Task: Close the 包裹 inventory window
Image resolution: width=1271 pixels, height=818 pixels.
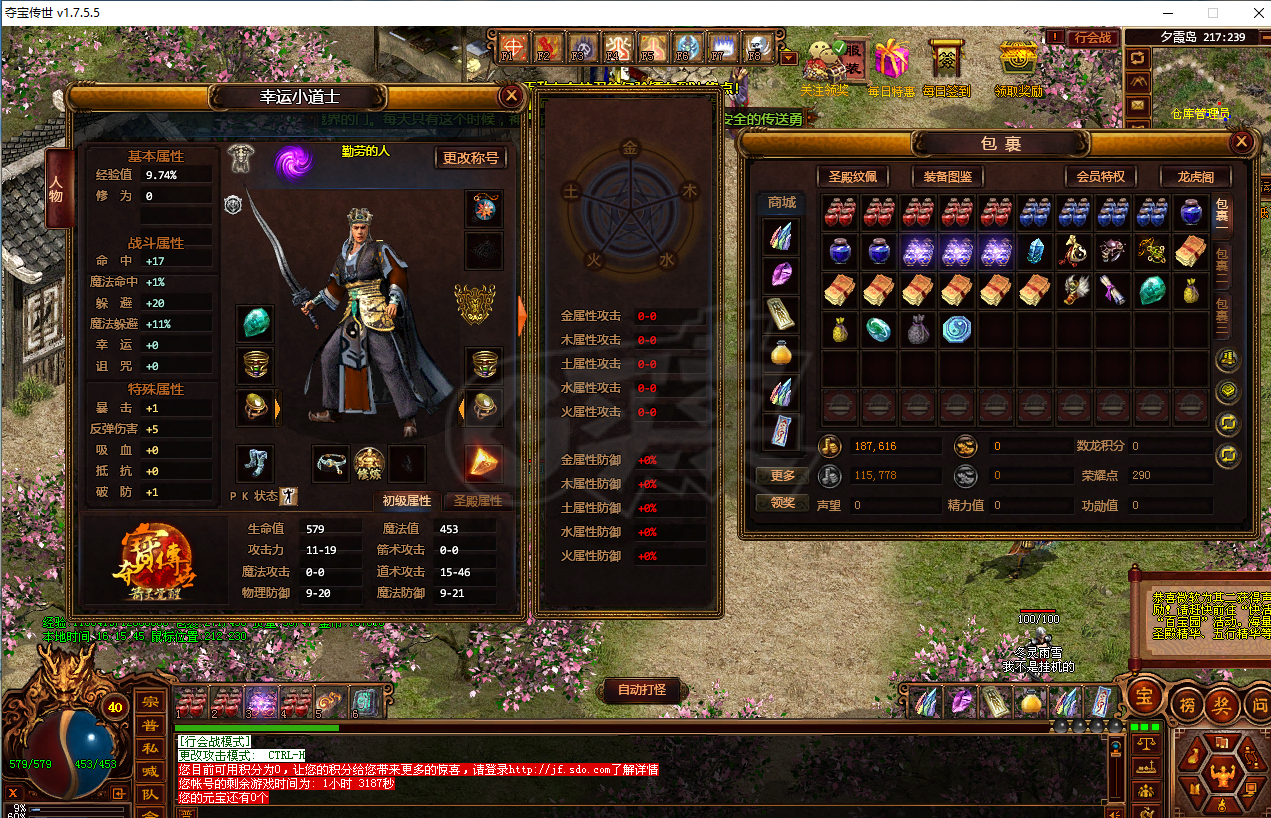Action: click(x=1241, y=142)
